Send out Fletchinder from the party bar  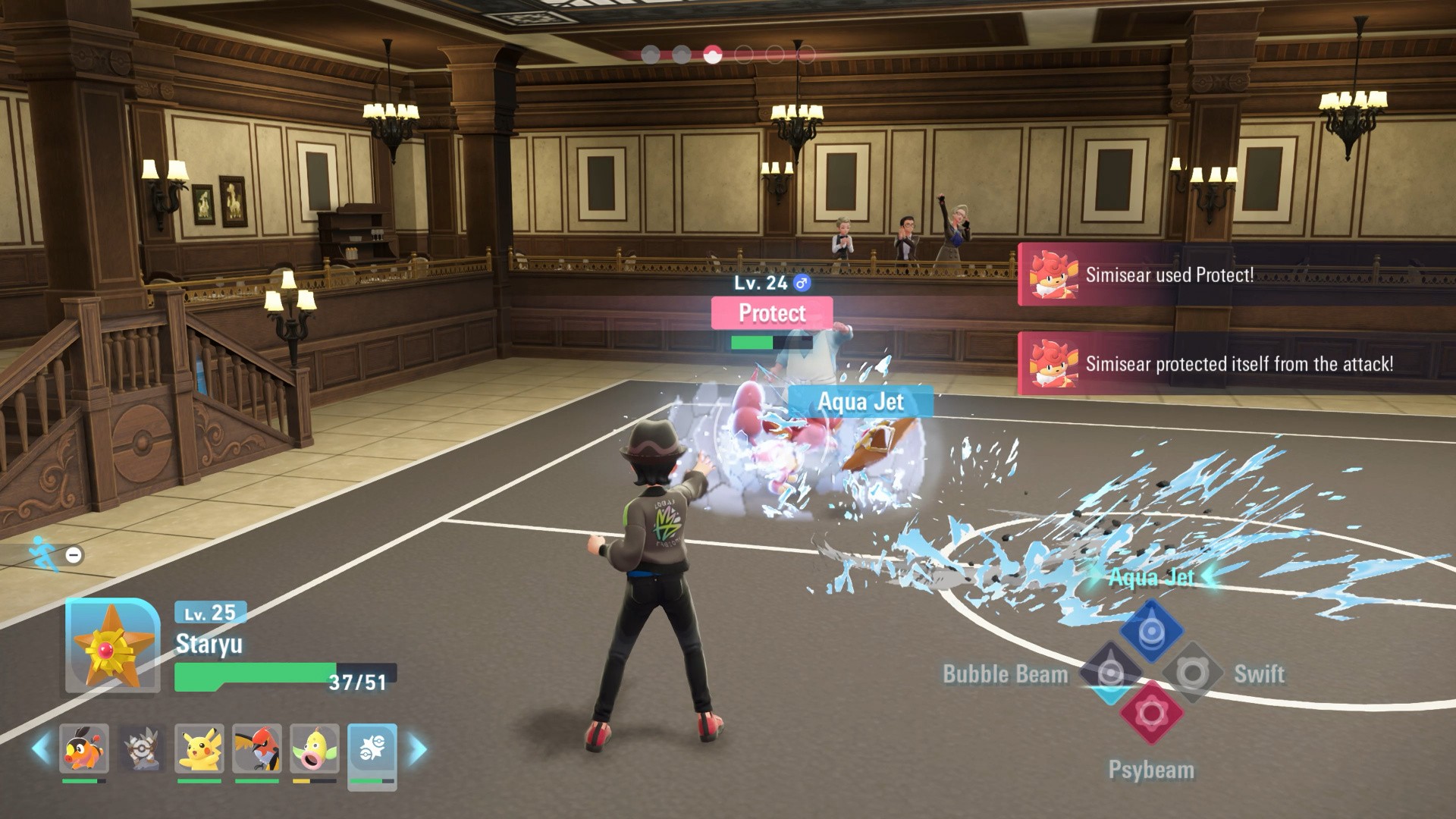pos(257,748)
